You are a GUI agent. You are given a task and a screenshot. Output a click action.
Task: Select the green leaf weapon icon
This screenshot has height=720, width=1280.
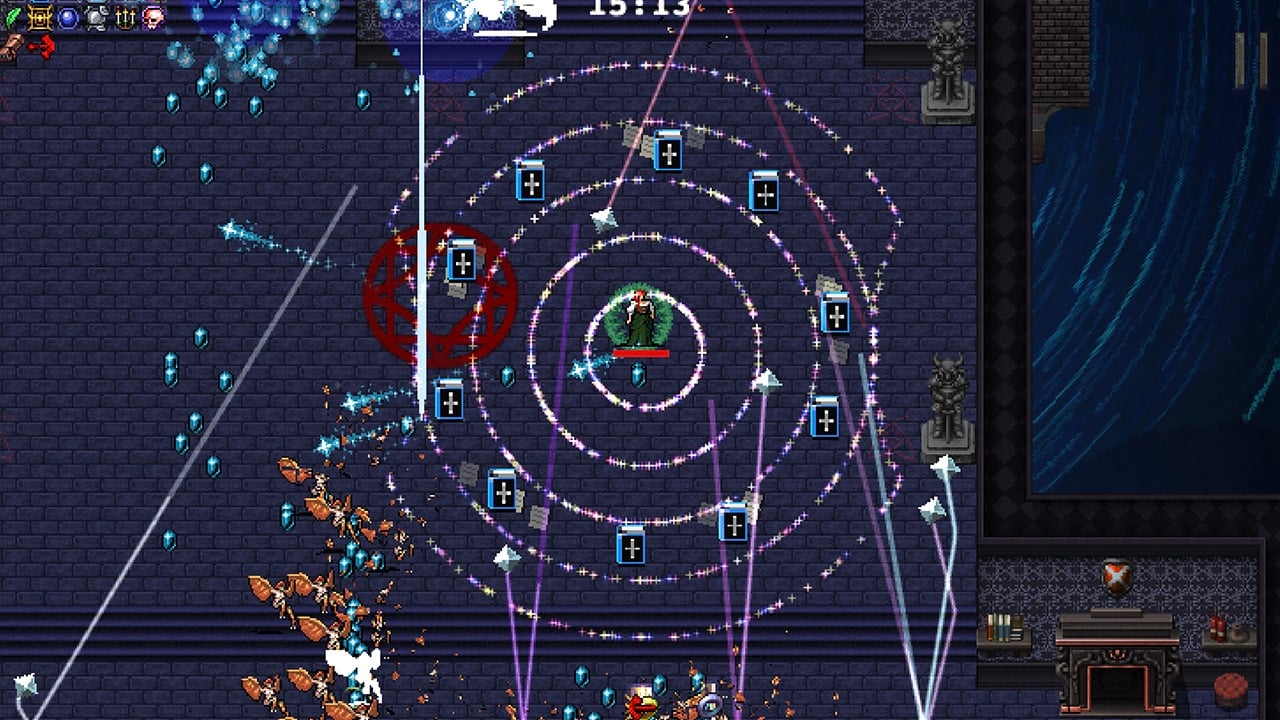tap(12, 17)
